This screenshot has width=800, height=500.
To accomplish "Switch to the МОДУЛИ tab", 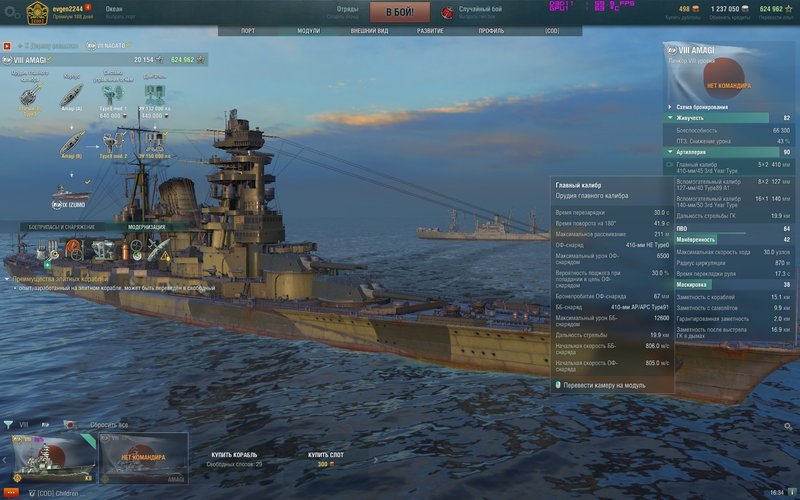I will pos(308,31).
